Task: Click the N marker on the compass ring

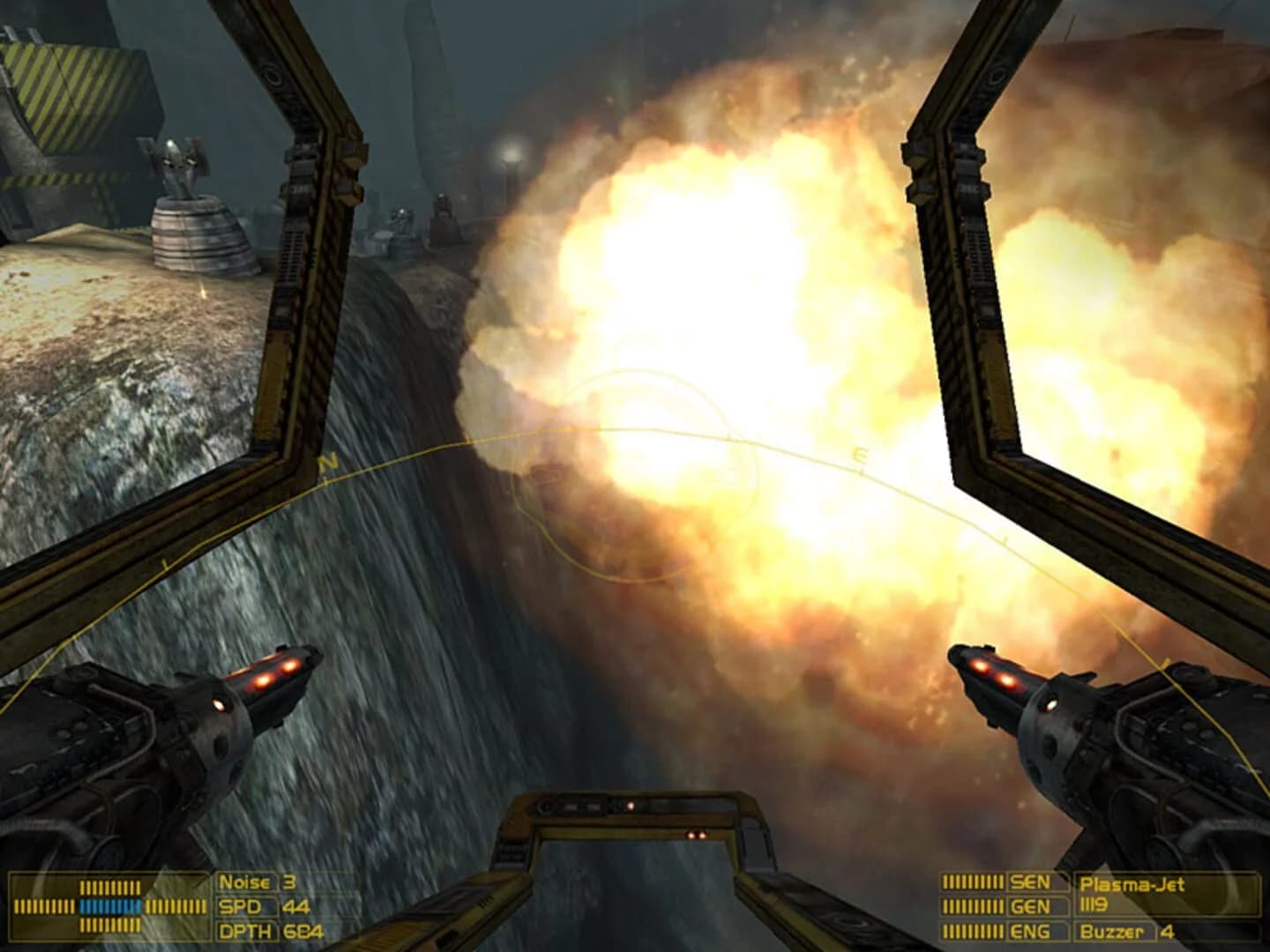Action: [331, 458]
